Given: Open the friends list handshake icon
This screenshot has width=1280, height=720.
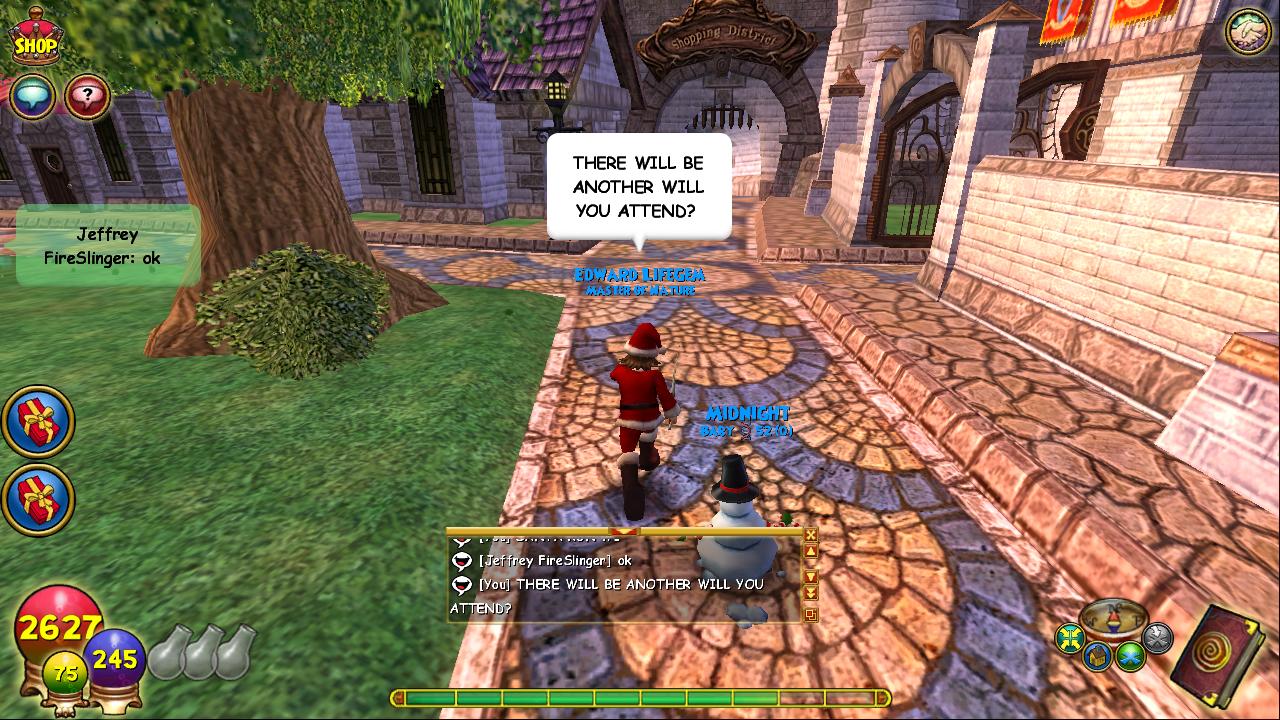Looking at the screenshot, I should 1247,32.
